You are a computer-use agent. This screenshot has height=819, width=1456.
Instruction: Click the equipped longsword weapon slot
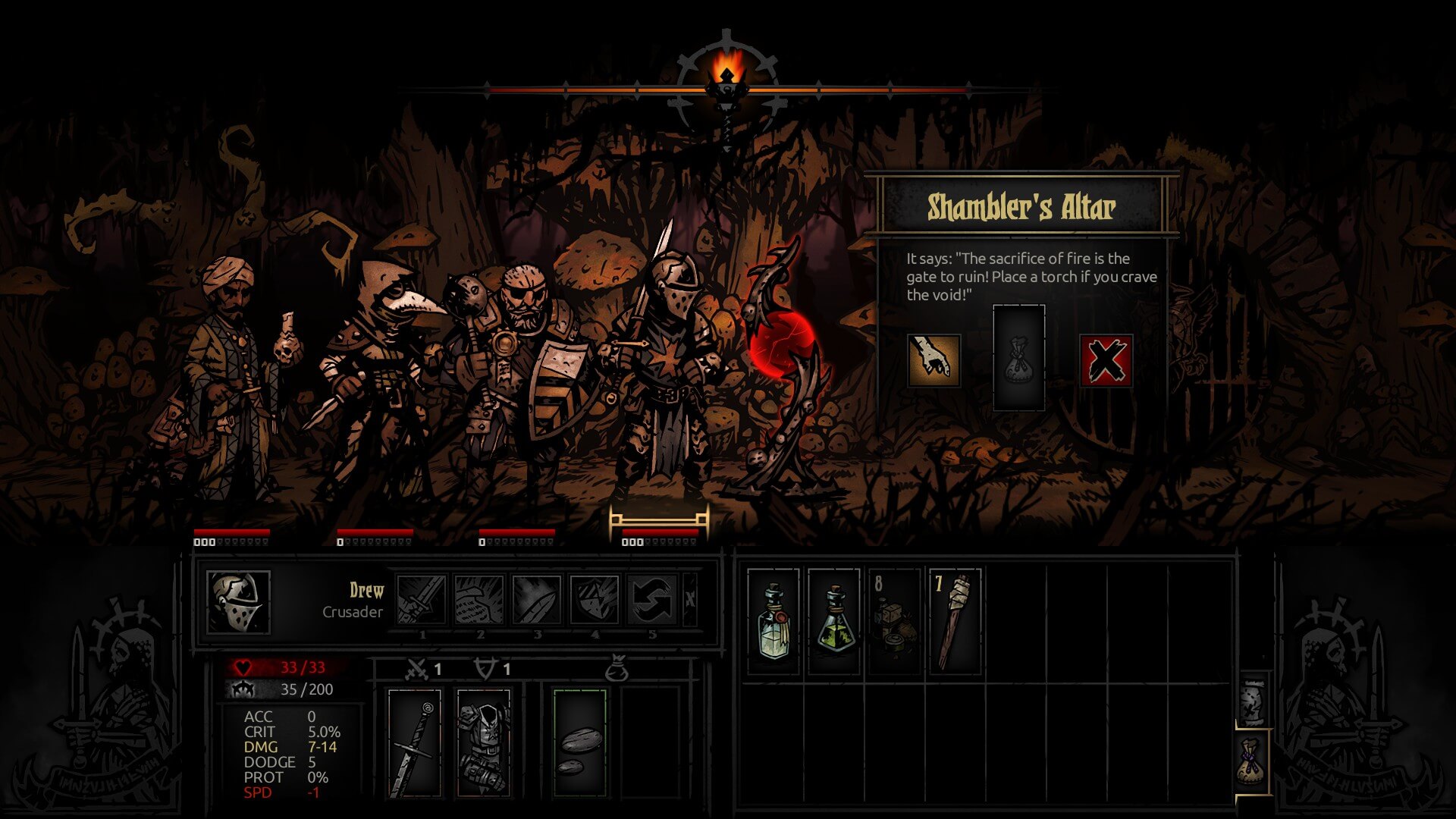(x=414, y=743)
